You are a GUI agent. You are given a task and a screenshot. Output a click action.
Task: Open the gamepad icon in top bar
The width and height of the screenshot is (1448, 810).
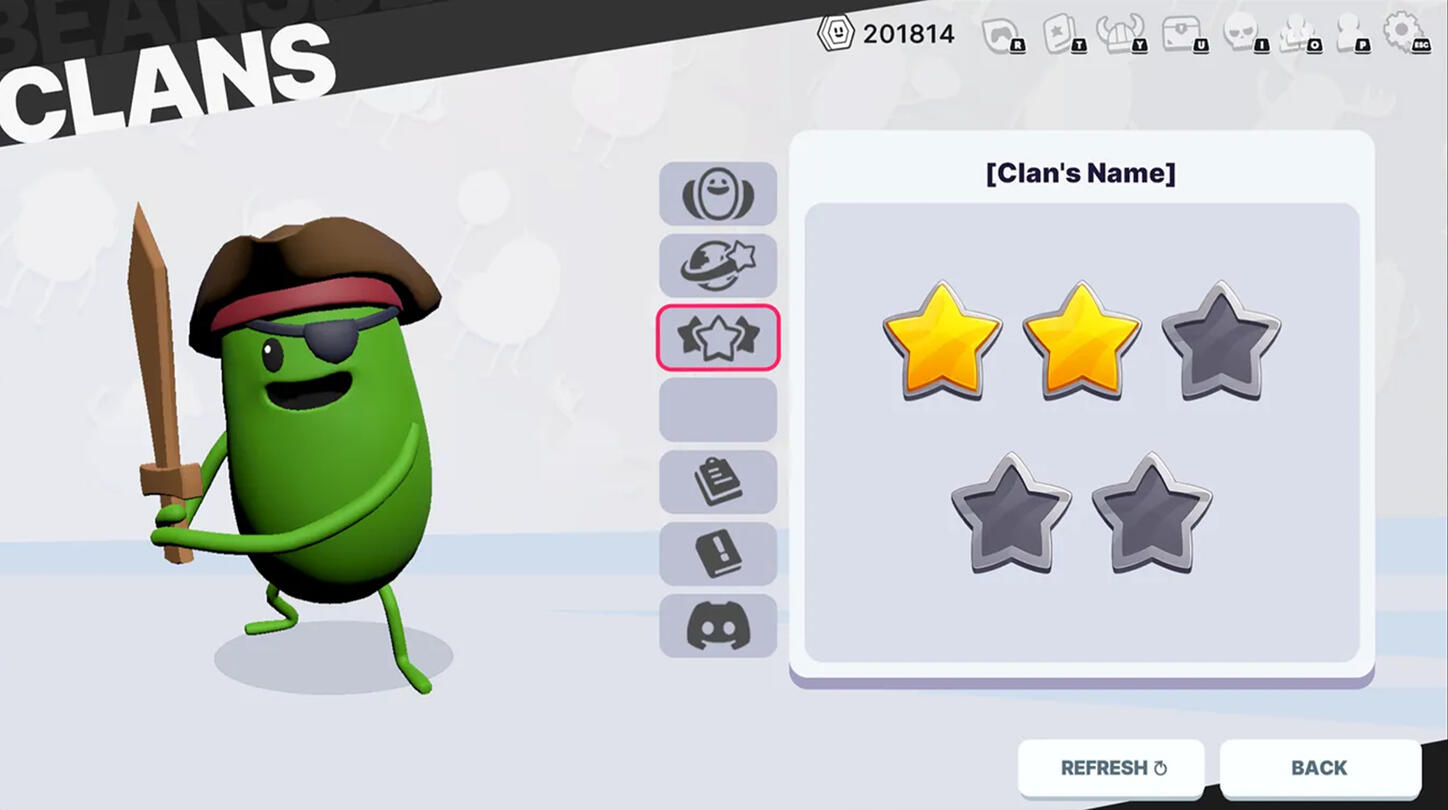click(1002, 35)
